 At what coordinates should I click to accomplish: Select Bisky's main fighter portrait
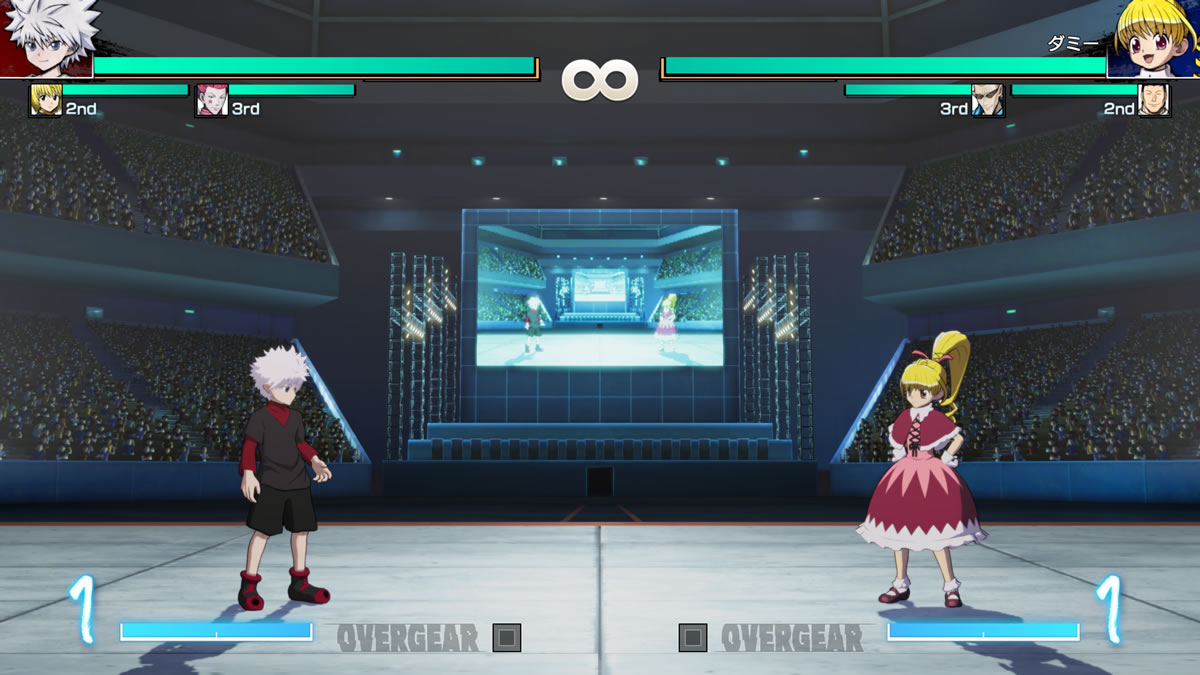(1155, 38)
